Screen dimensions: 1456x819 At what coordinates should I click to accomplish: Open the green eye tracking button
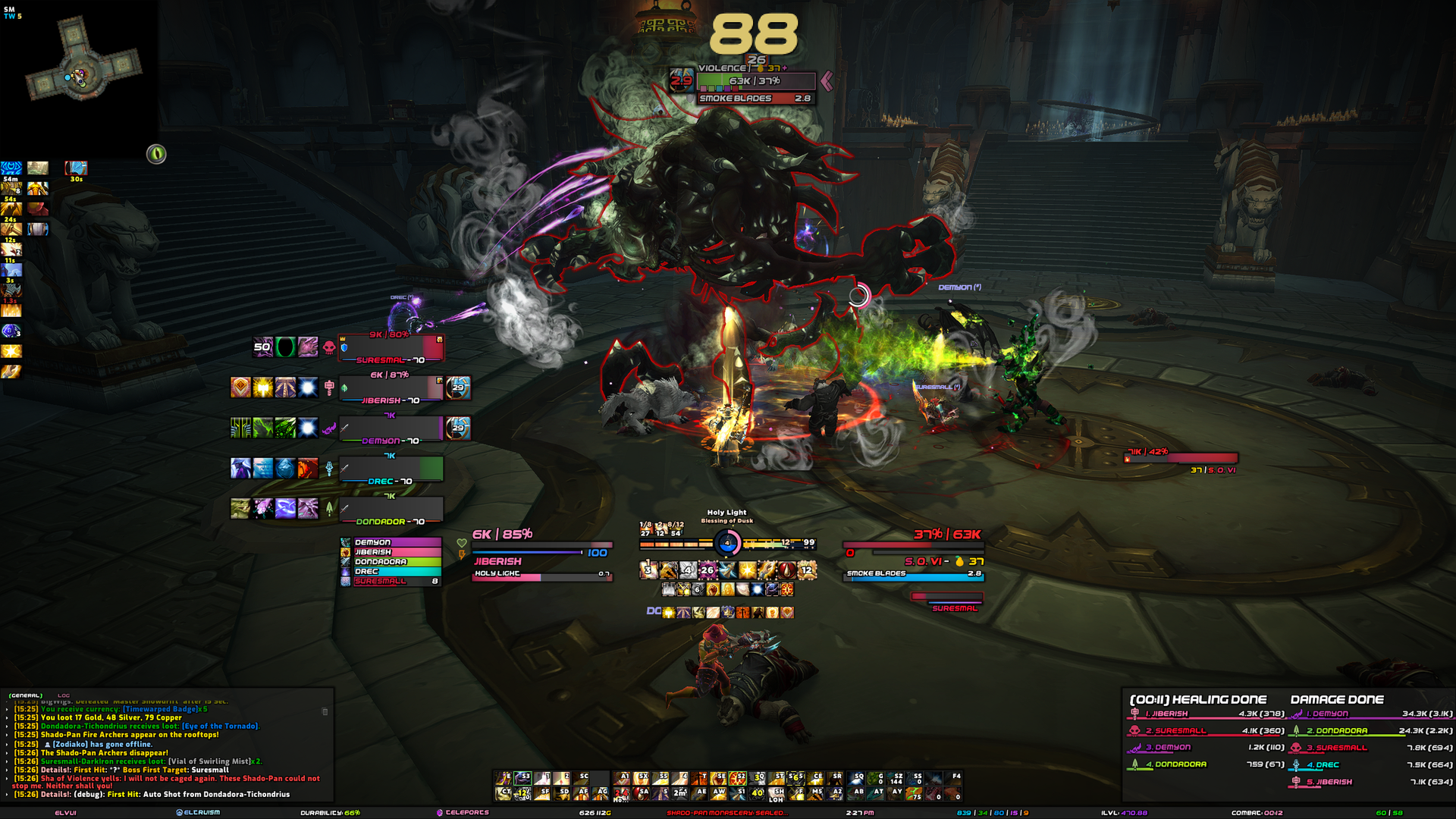coord(156,154)
